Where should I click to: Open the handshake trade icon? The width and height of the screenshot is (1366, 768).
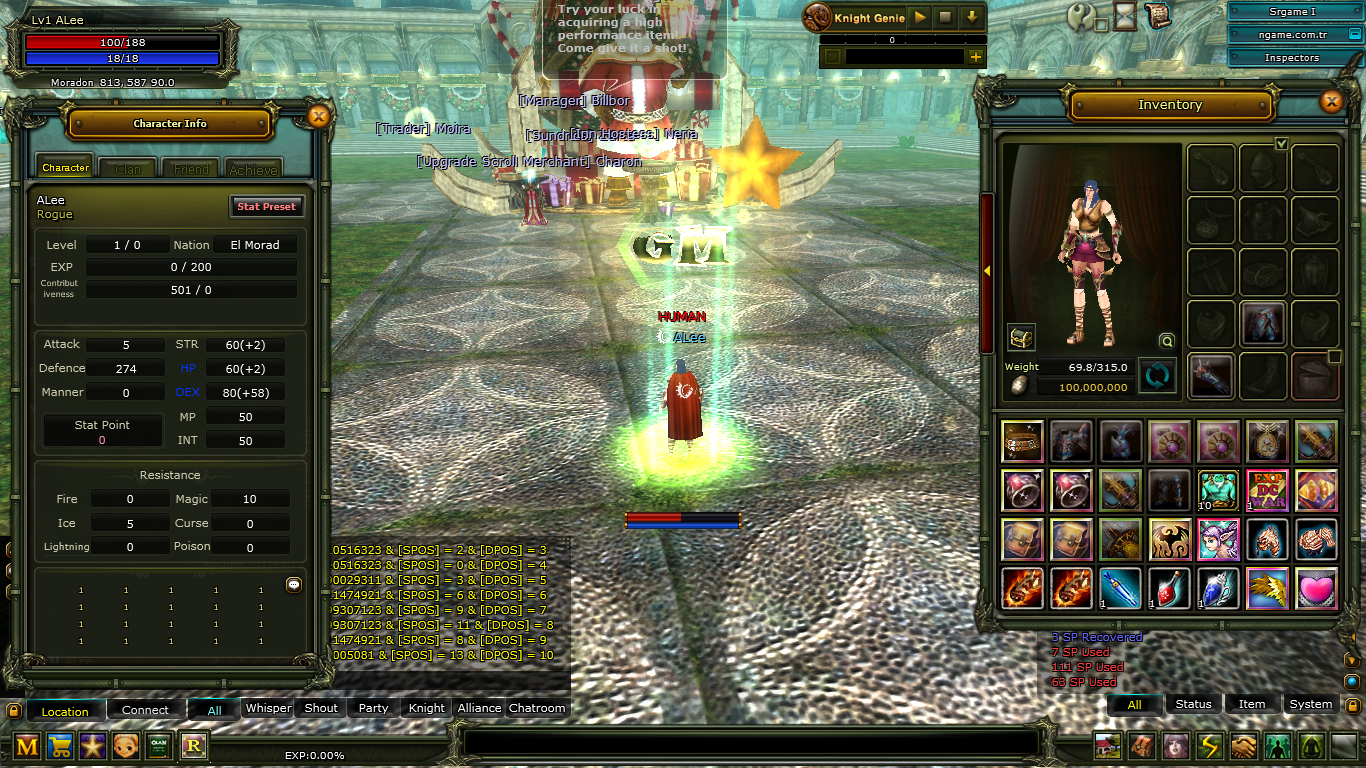[1243, 746]
